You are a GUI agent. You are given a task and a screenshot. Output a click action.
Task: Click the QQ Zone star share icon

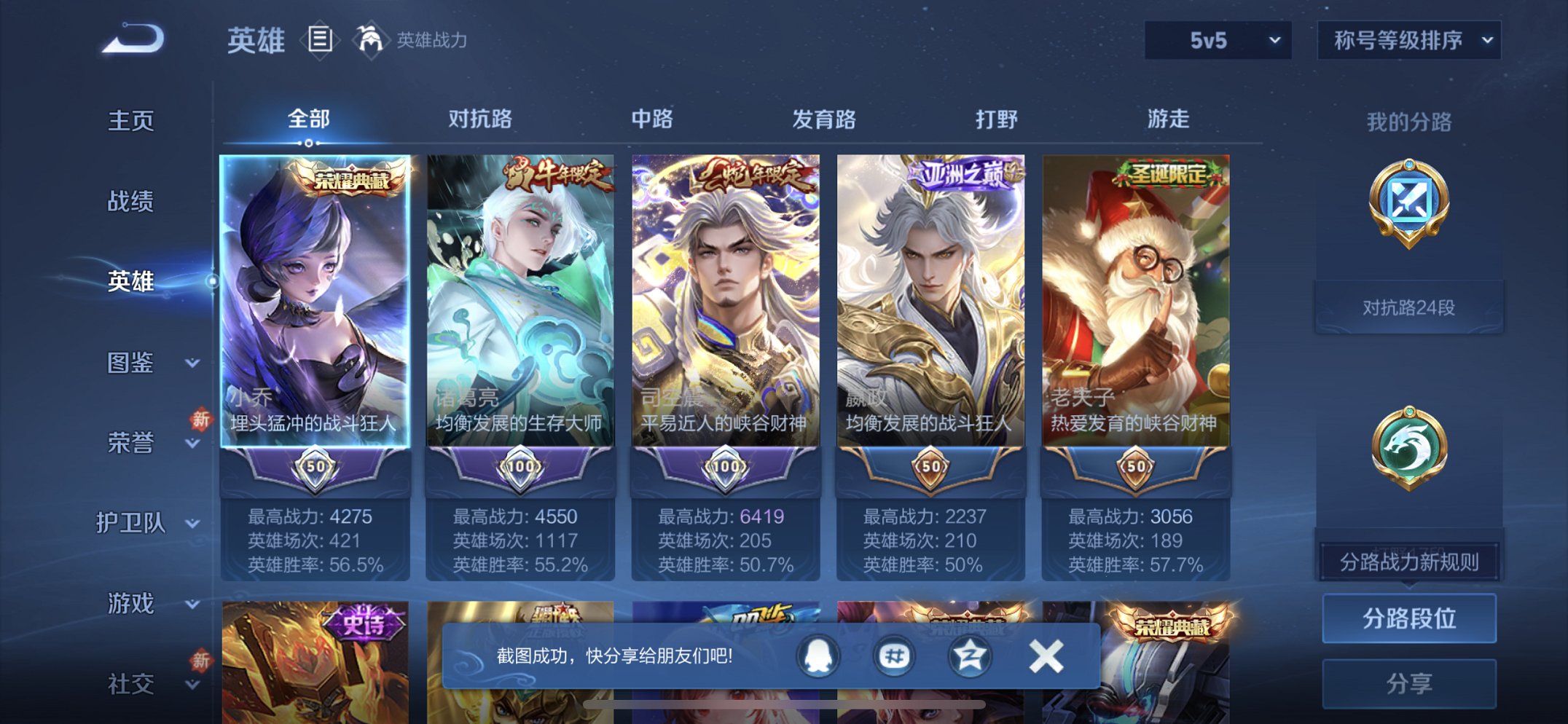pos(969,656)
